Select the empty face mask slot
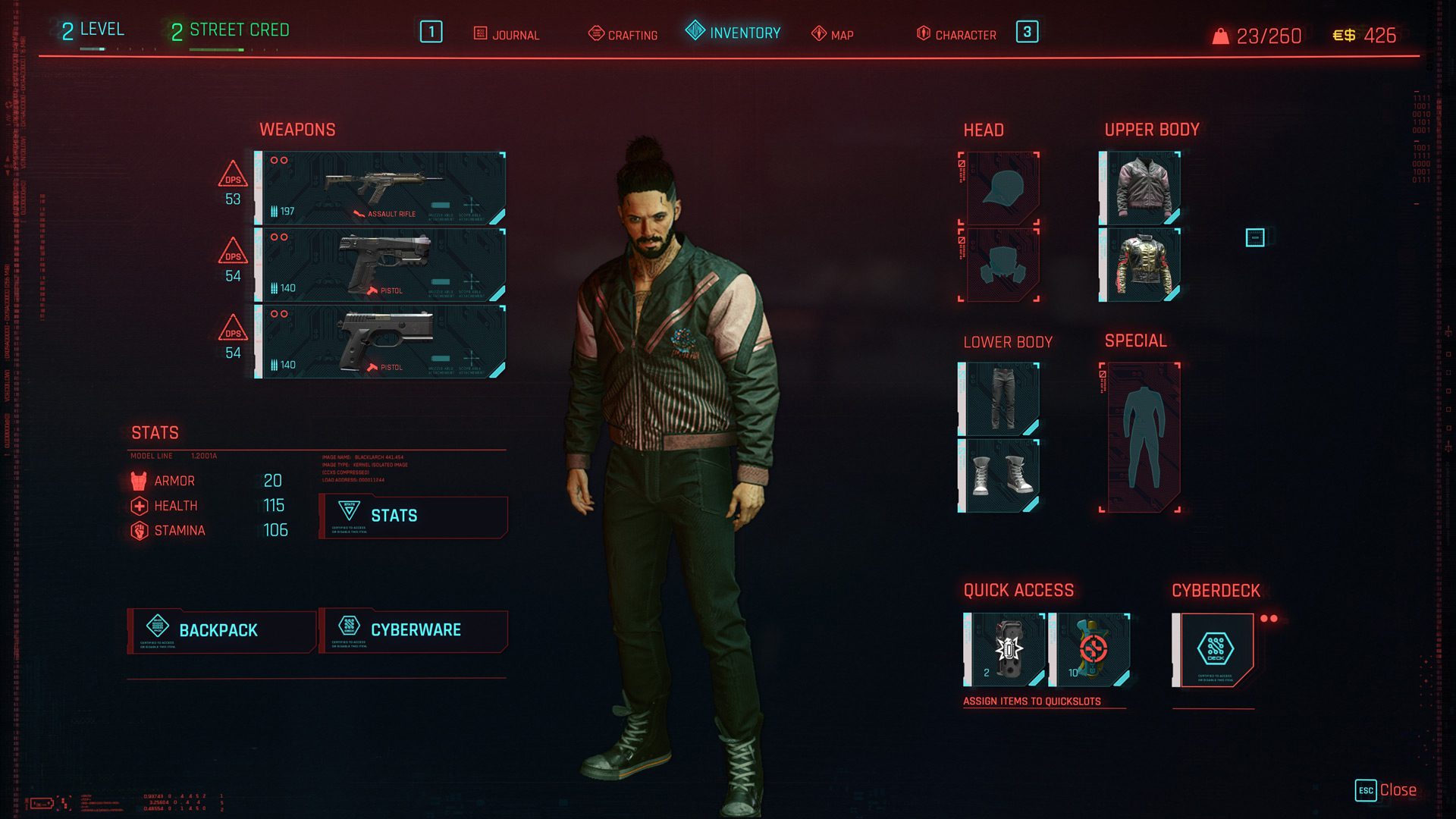 (x=999, y=265)
